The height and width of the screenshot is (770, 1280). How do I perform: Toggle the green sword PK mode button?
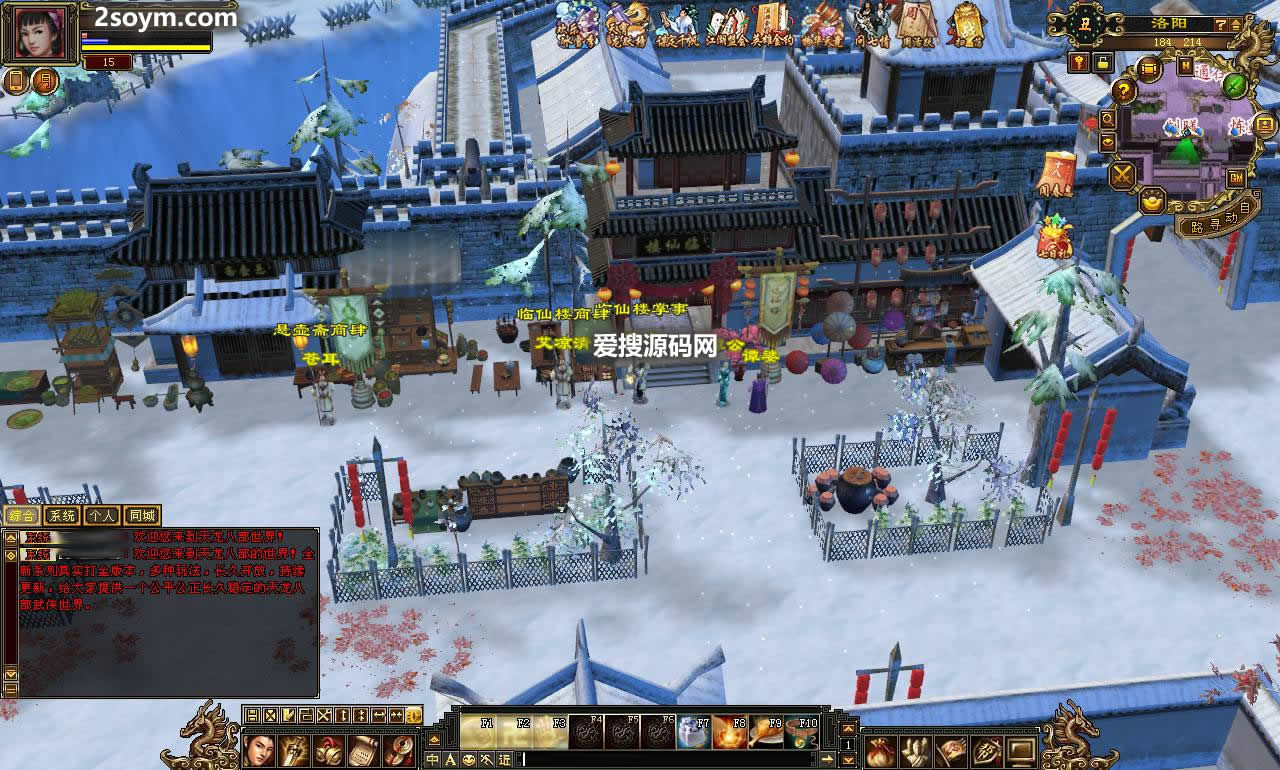tap(1235, 85)
